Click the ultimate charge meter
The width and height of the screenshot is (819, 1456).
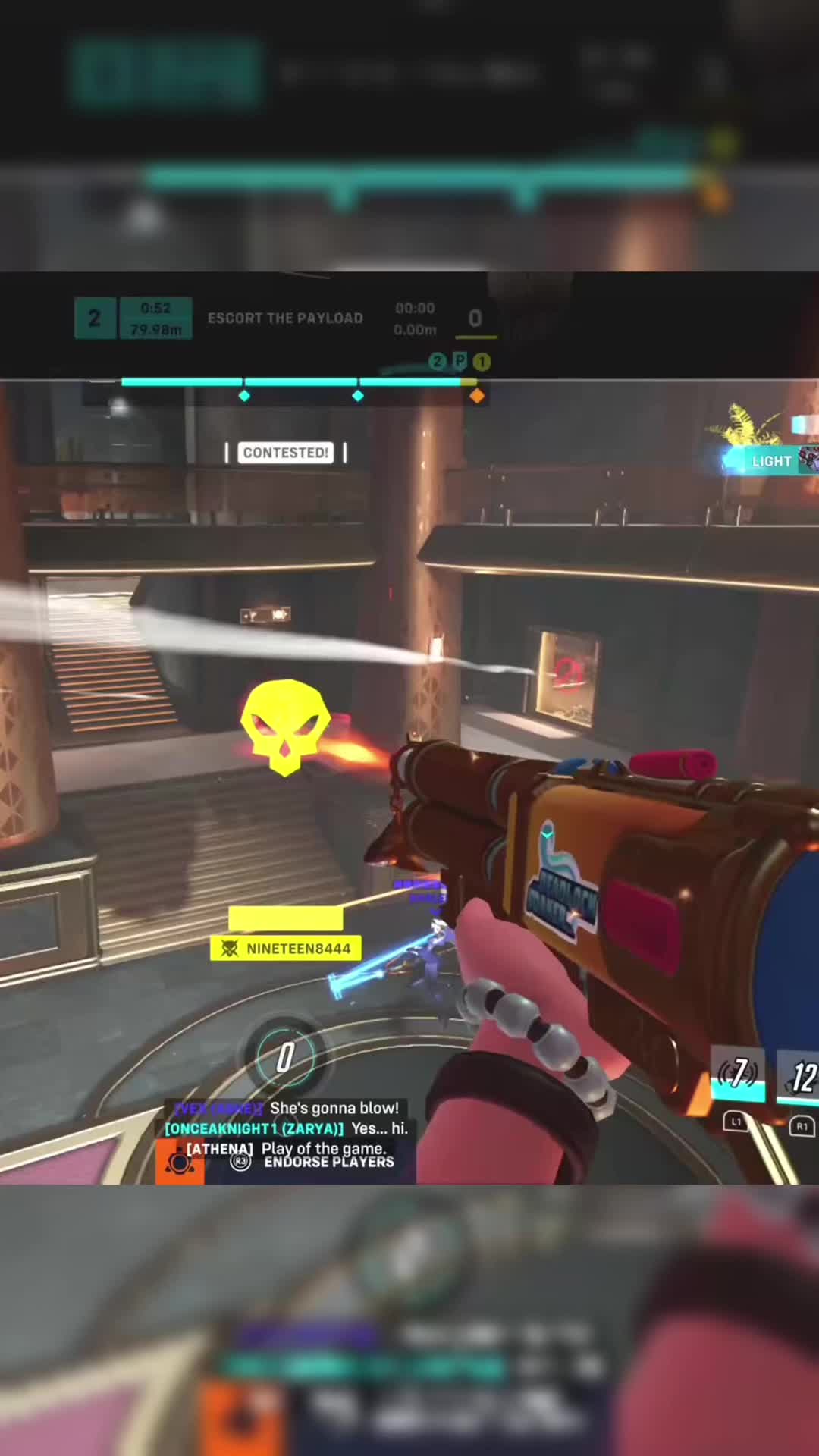click(284, 1056)
